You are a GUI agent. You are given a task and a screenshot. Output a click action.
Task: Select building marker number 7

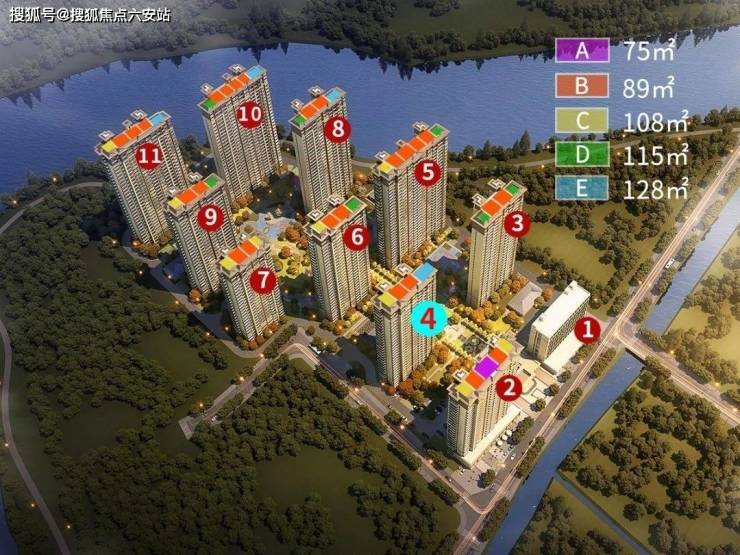click(x=263, y=280)
